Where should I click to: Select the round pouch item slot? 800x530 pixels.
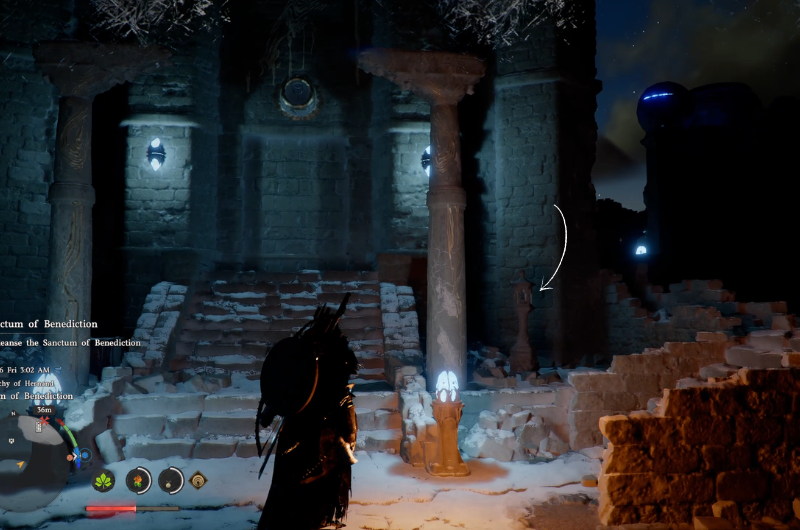170,480
